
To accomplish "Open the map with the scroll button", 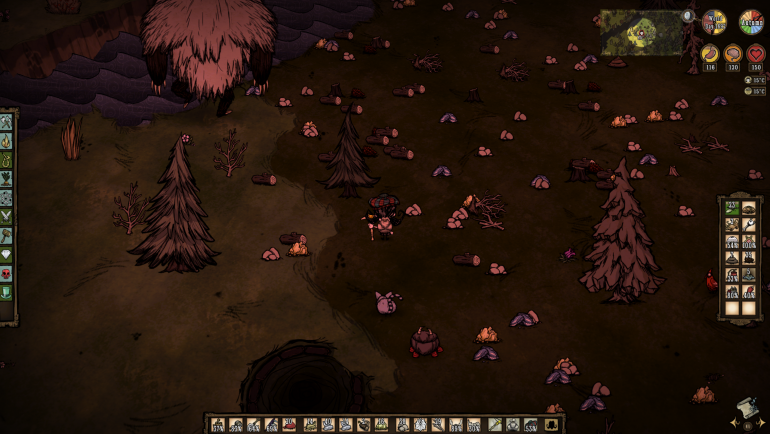I will (744, 410).
